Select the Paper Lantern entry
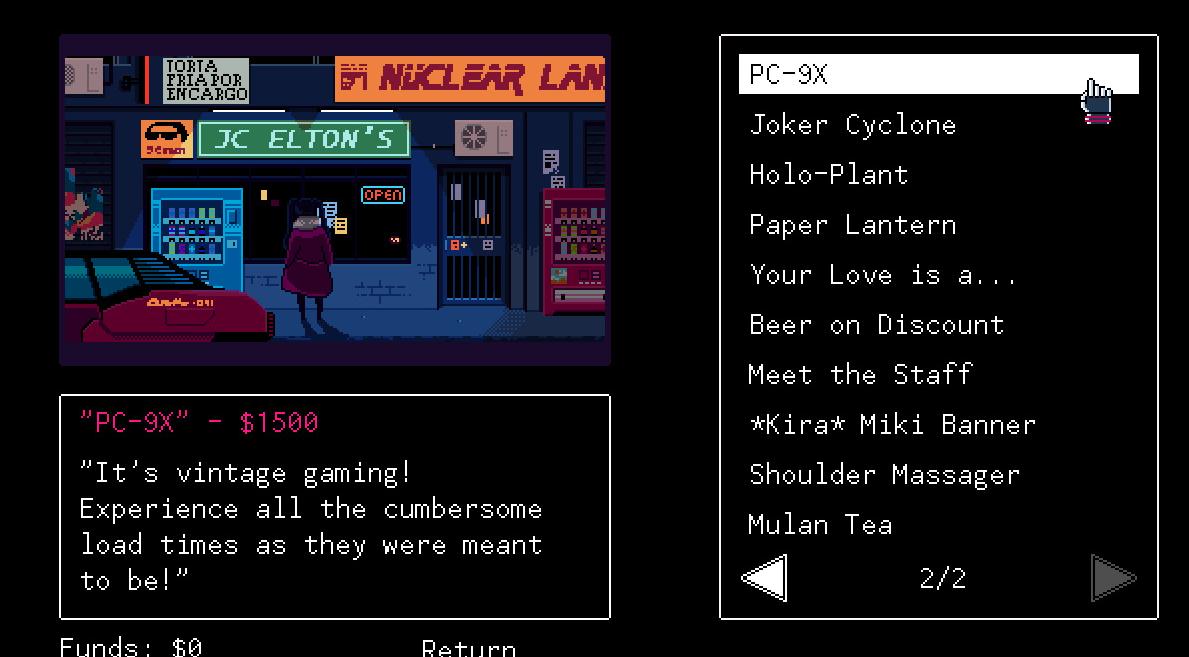The height and width of the screenshot is (657, 1189). (853, 225)
